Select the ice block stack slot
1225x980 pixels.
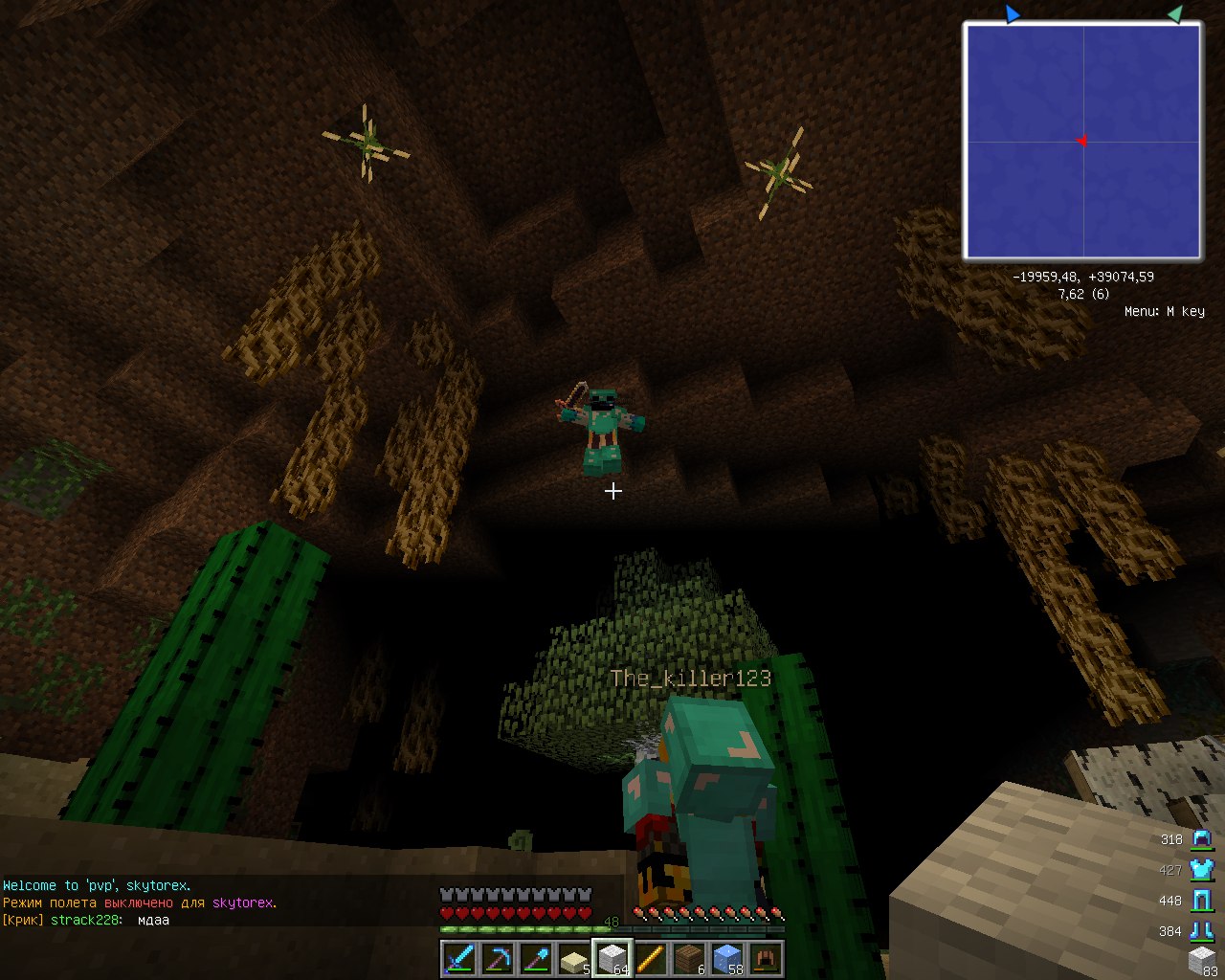[727, 958]
